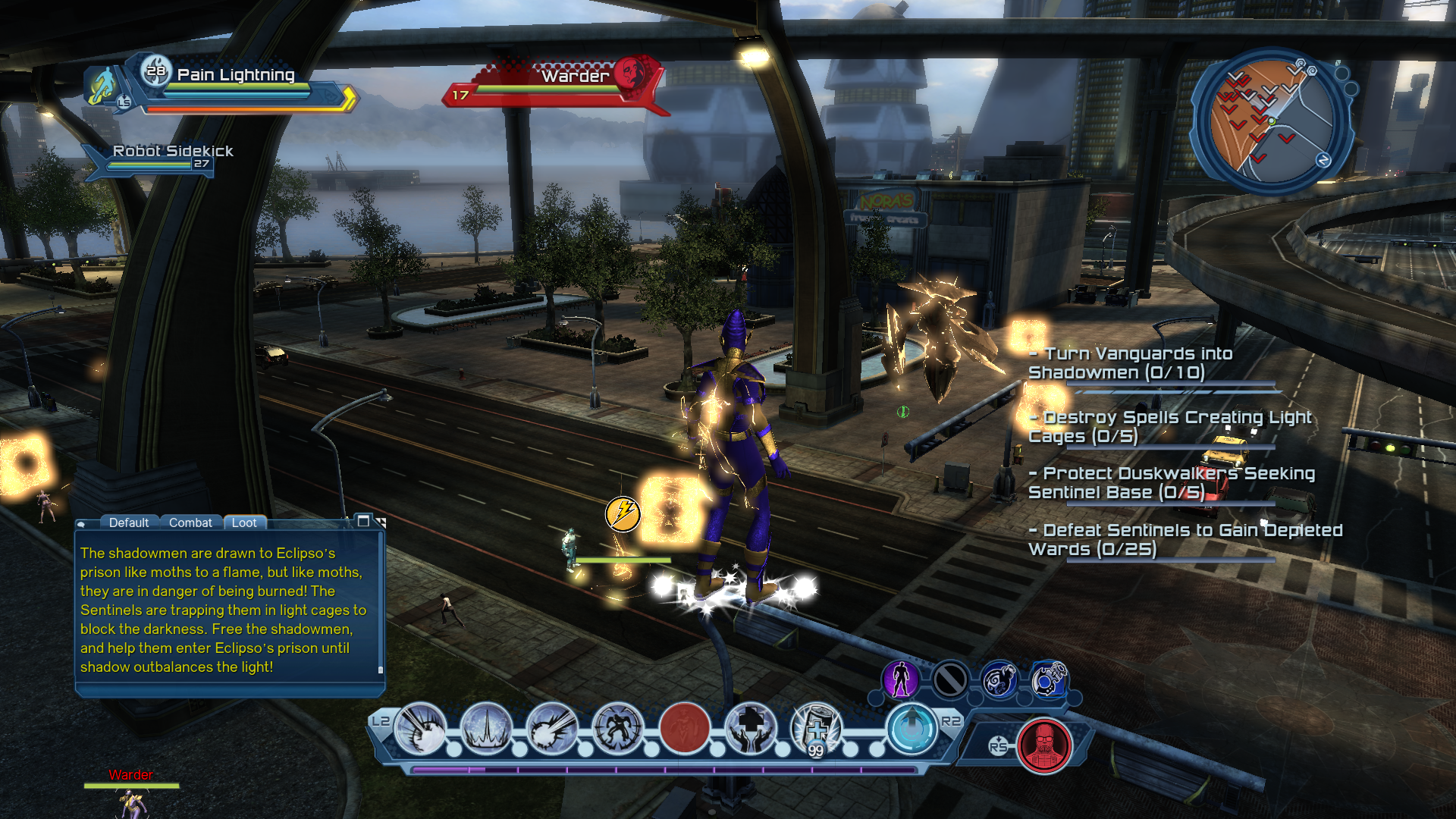This screenshot has height=819, width=1456.
Task: Select the Loot chat tab
Action: point(244,522)
